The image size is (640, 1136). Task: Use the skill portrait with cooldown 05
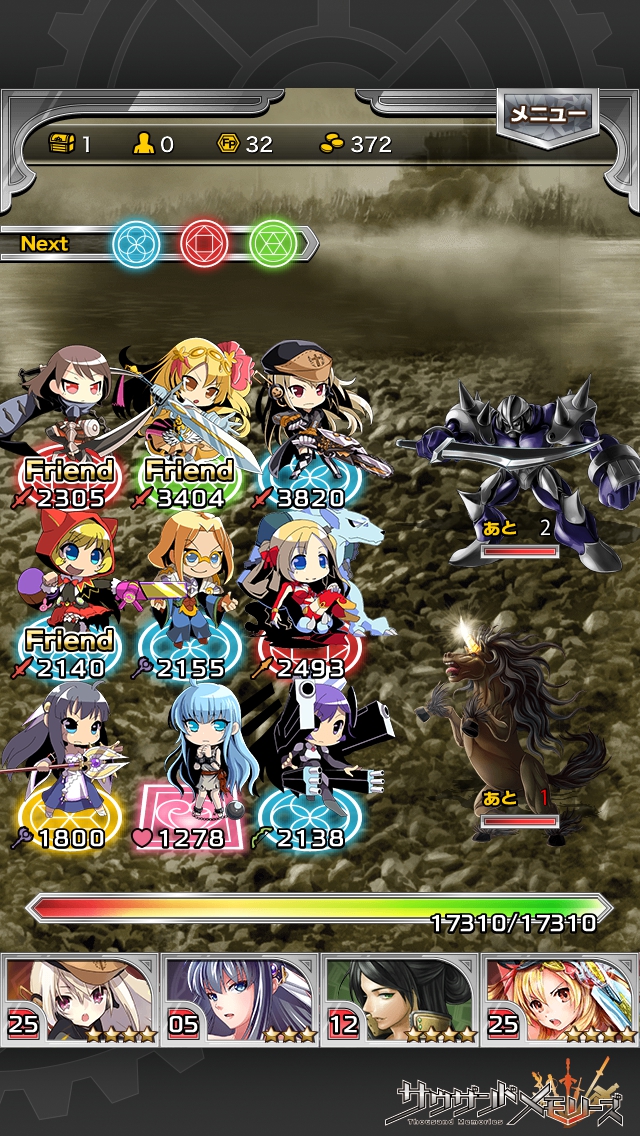[x=240, y=998]
